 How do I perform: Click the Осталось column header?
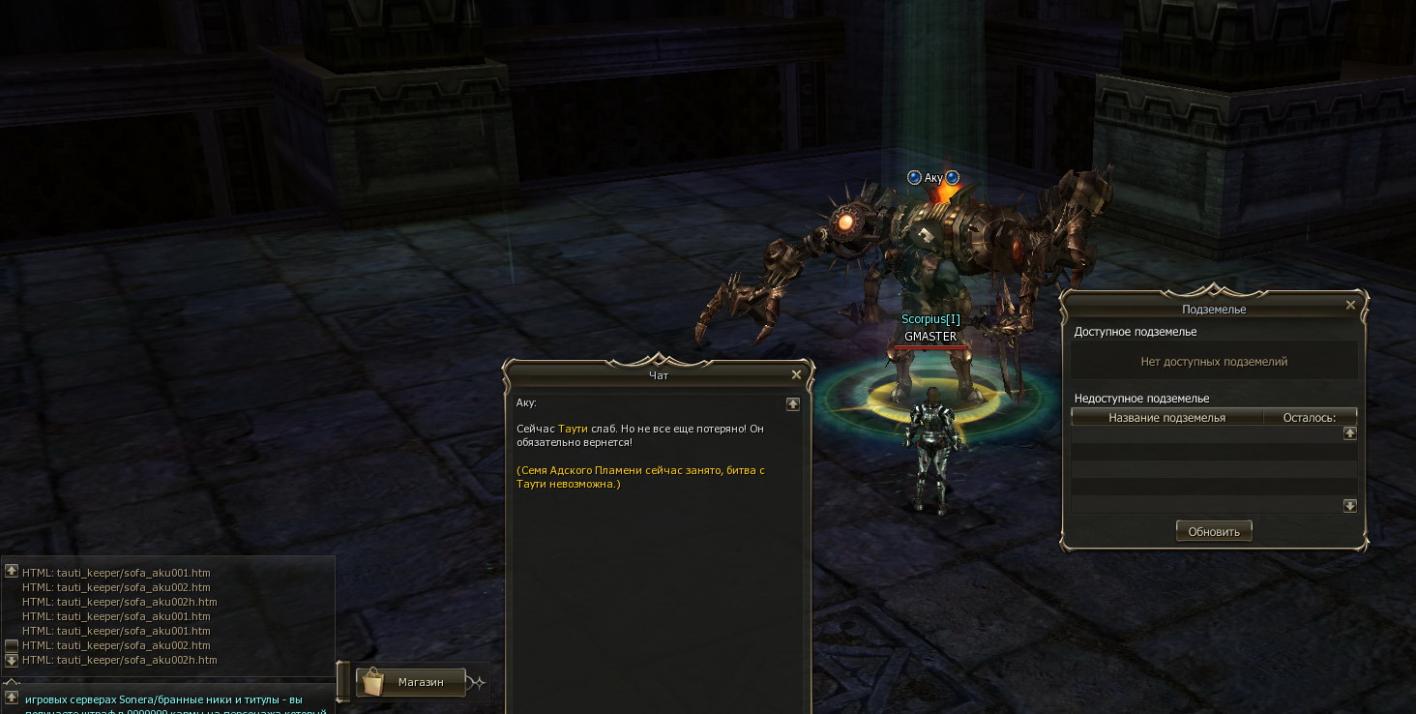pos(1309,417)
